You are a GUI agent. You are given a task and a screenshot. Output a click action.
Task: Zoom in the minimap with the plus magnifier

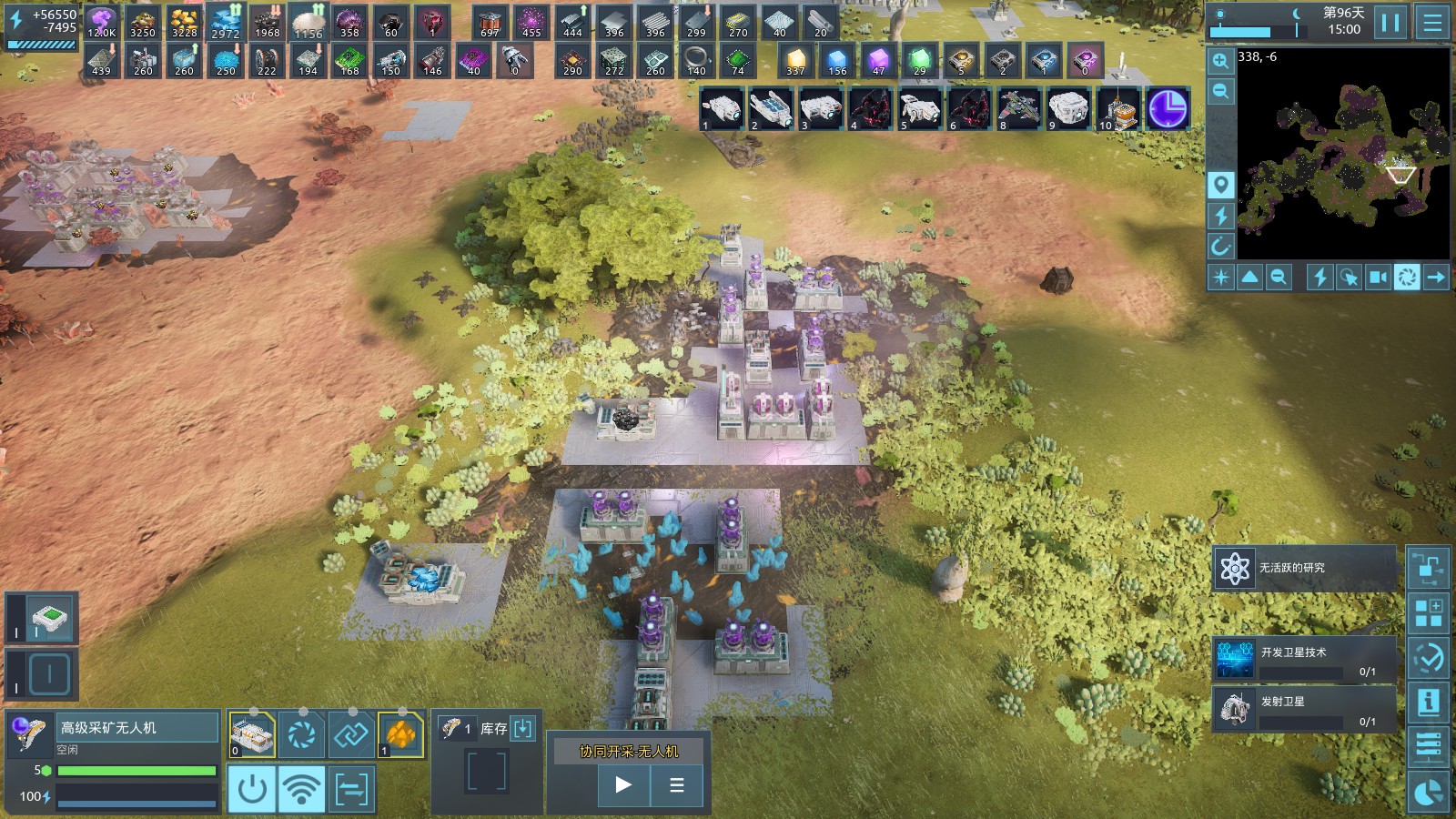(x=1220, y=62)
